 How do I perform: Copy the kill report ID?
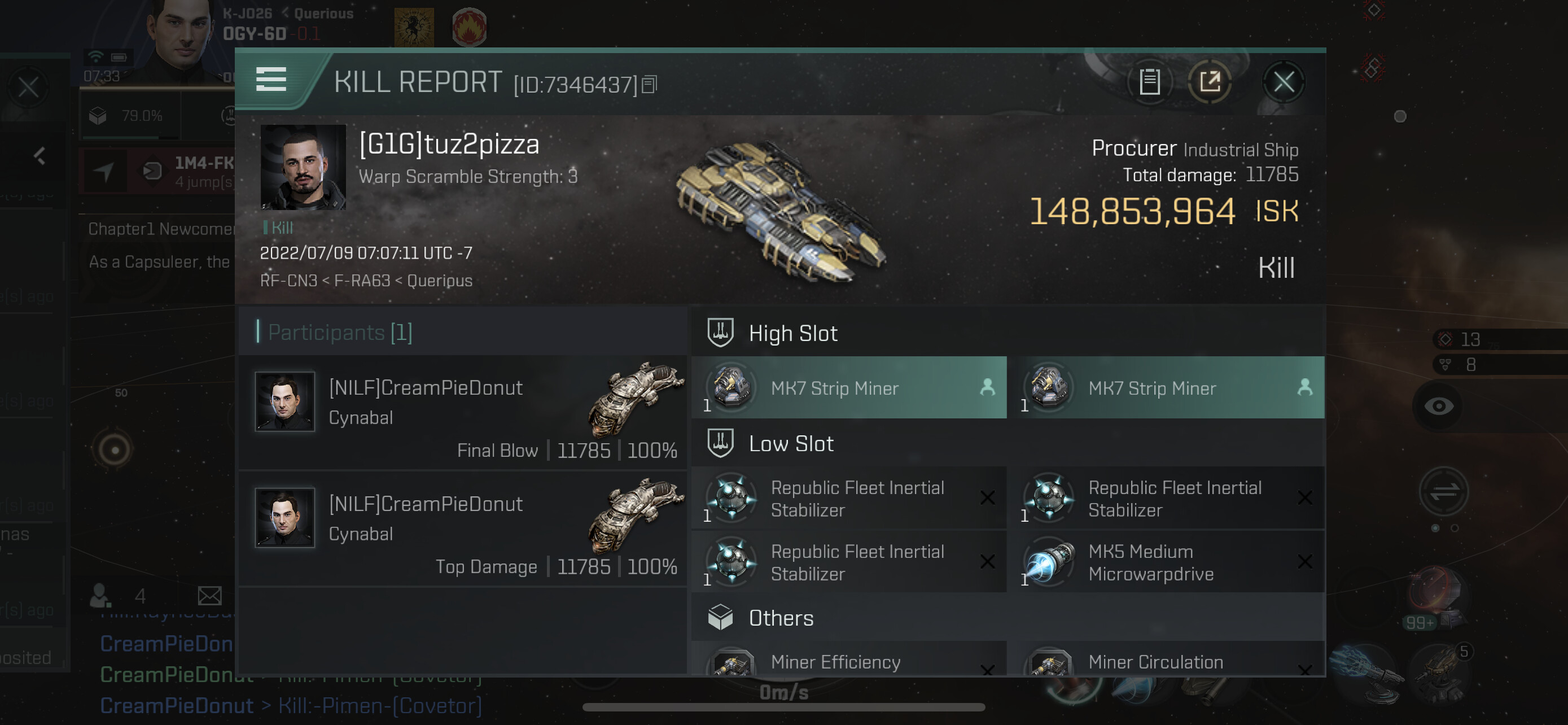coord(650,85)
